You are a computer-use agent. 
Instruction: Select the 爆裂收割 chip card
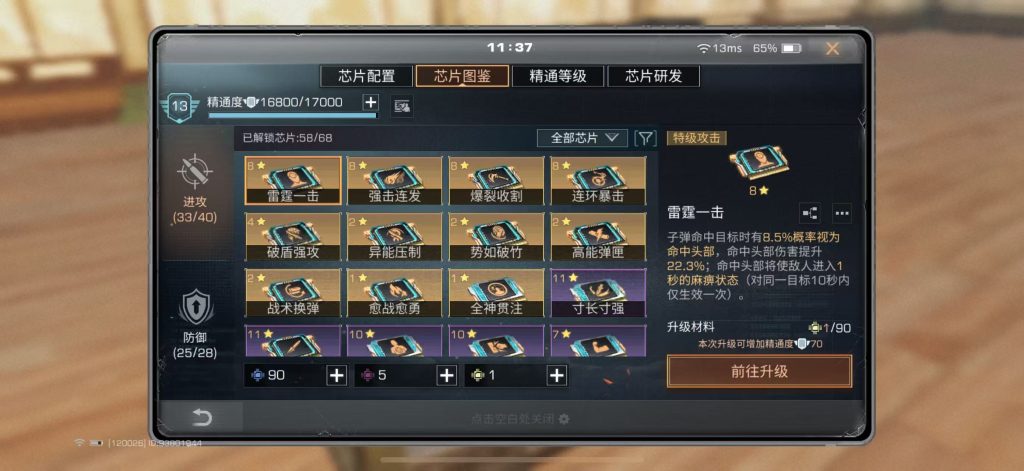tap(496, 181)
